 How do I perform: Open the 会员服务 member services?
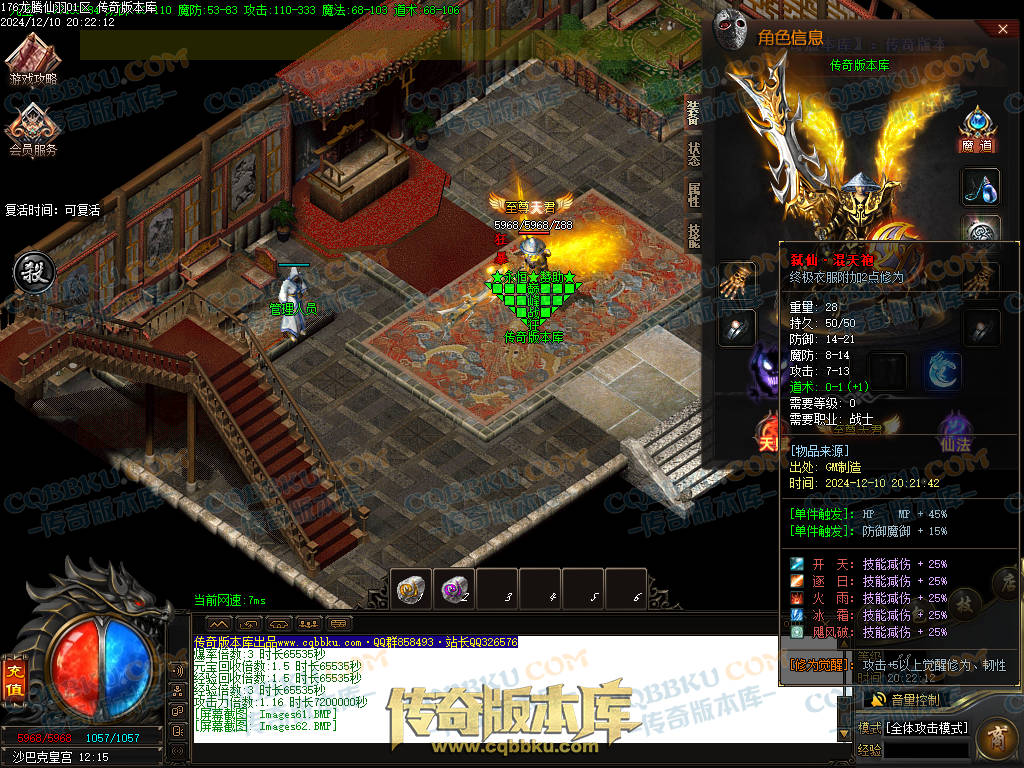(x=33, y=130)
